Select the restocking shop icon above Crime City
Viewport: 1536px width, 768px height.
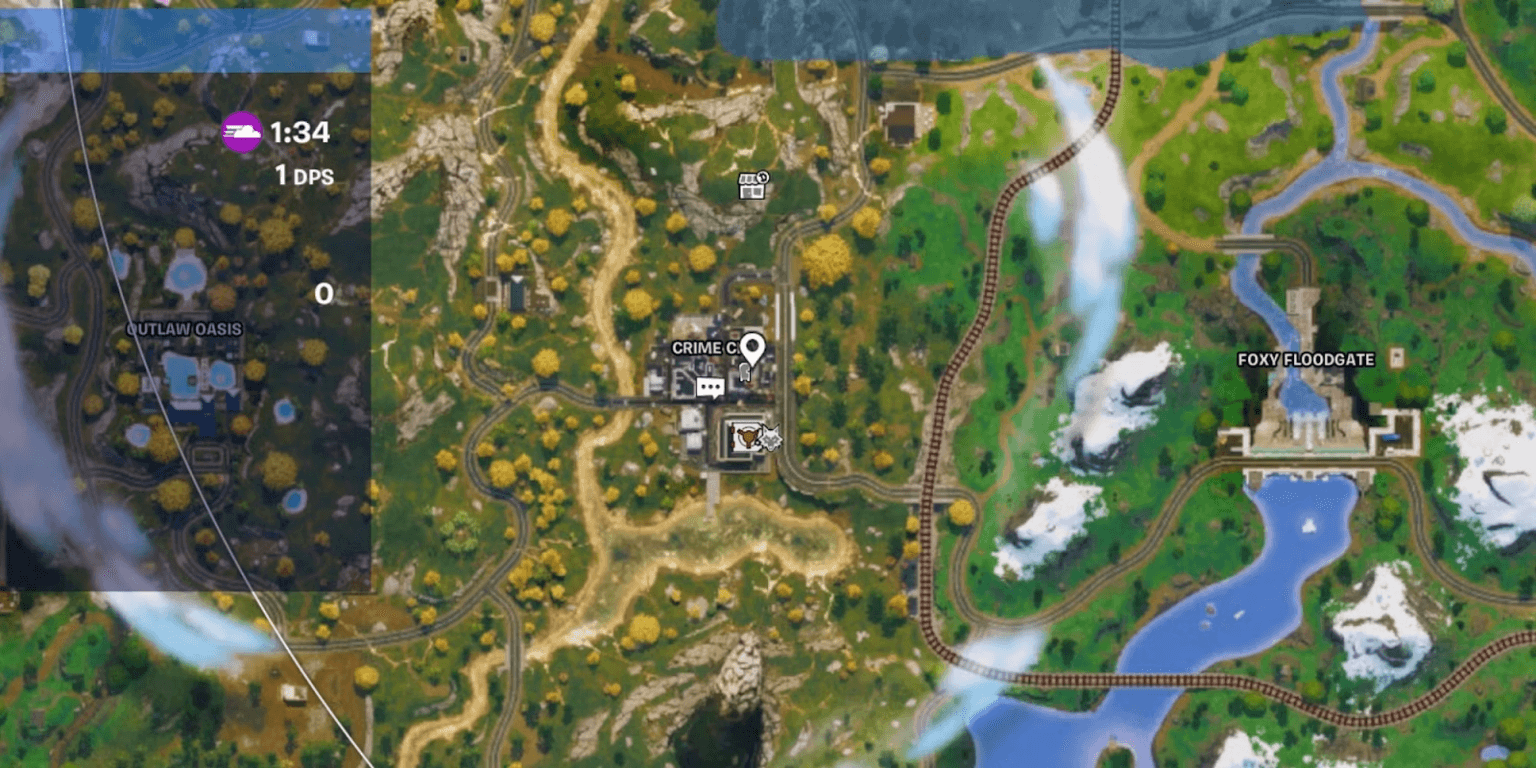753,188
